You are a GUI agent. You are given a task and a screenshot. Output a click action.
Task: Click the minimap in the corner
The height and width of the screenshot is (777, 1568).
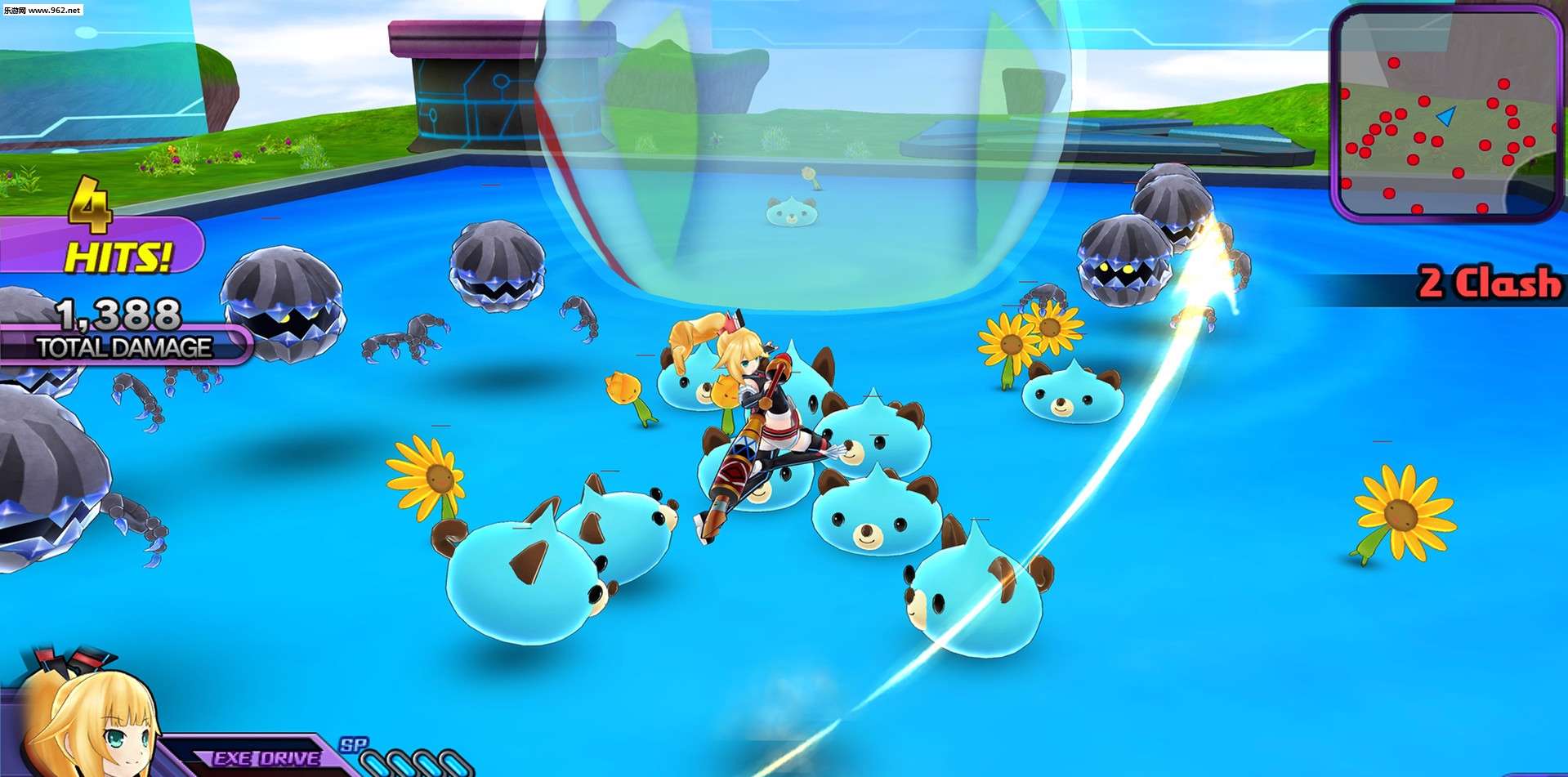pyautogui.click(x=1446, y=114)
